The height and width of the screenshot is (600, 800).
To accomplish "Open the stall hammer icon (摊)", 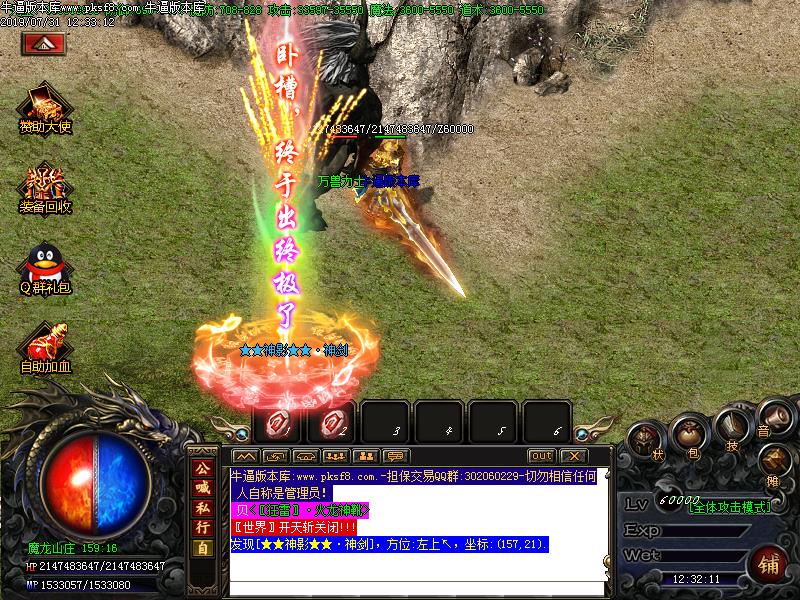I will pos(775,460).
